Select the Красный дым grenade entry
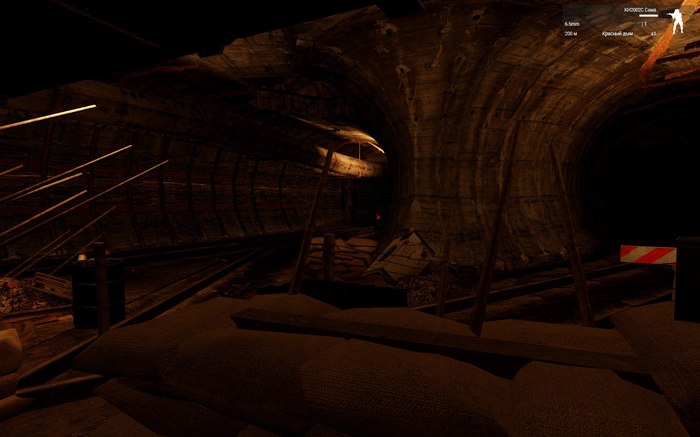 [x=620, y=33]
